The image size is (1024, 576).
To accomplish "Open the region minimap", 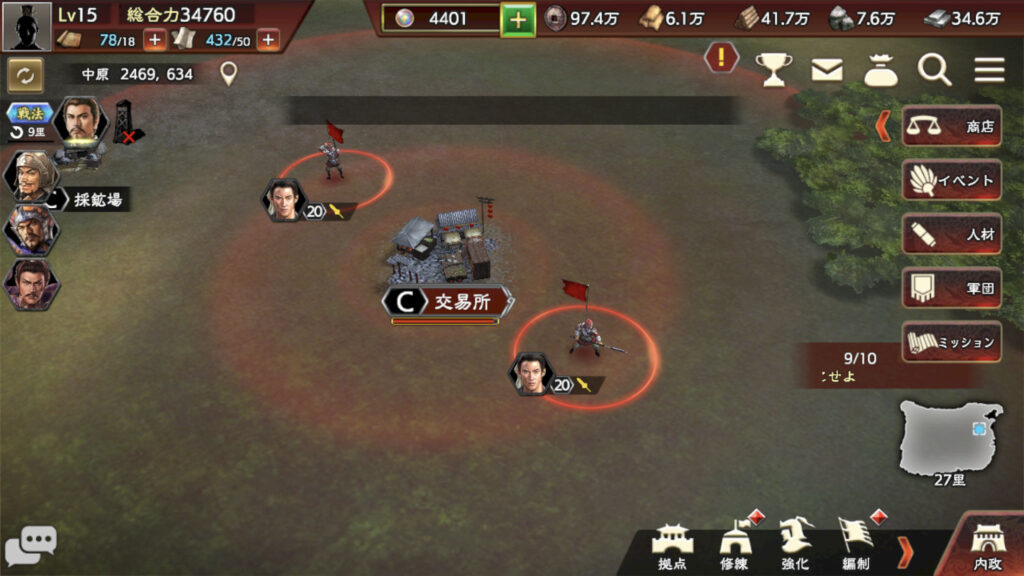I will click(x=950, y=438).
